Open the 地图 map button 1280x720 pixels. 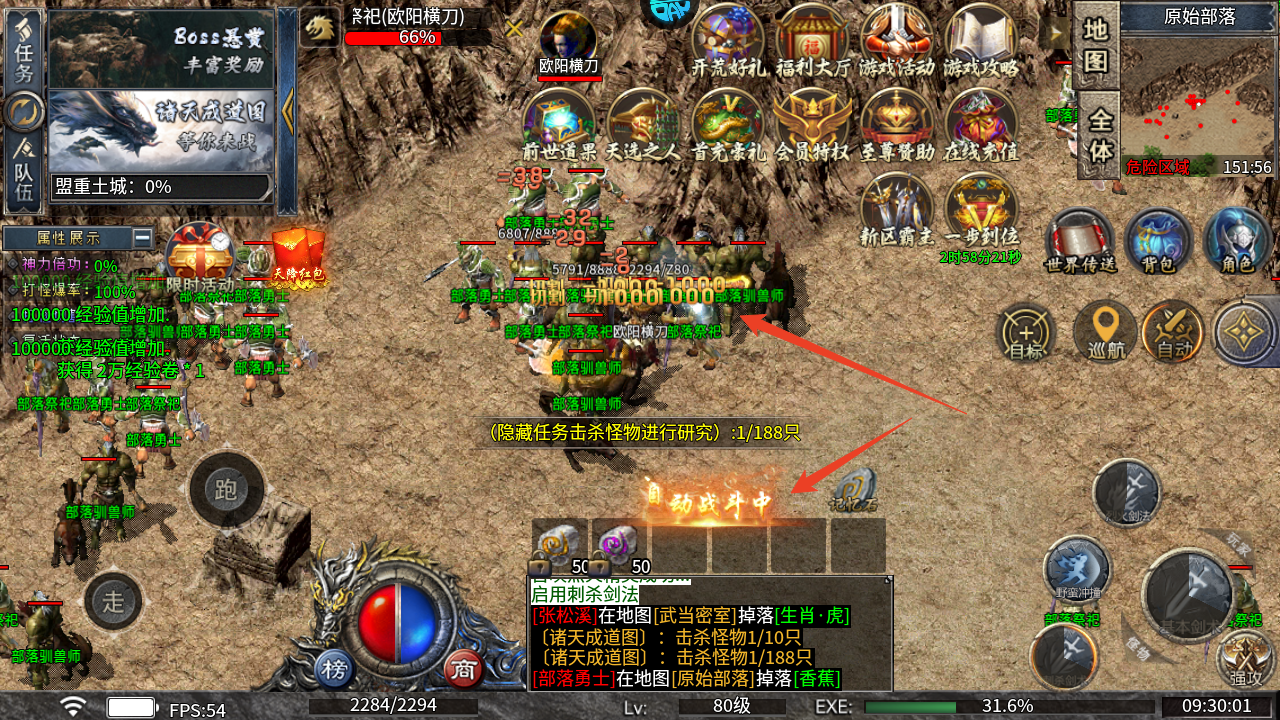click(1096, 46)
